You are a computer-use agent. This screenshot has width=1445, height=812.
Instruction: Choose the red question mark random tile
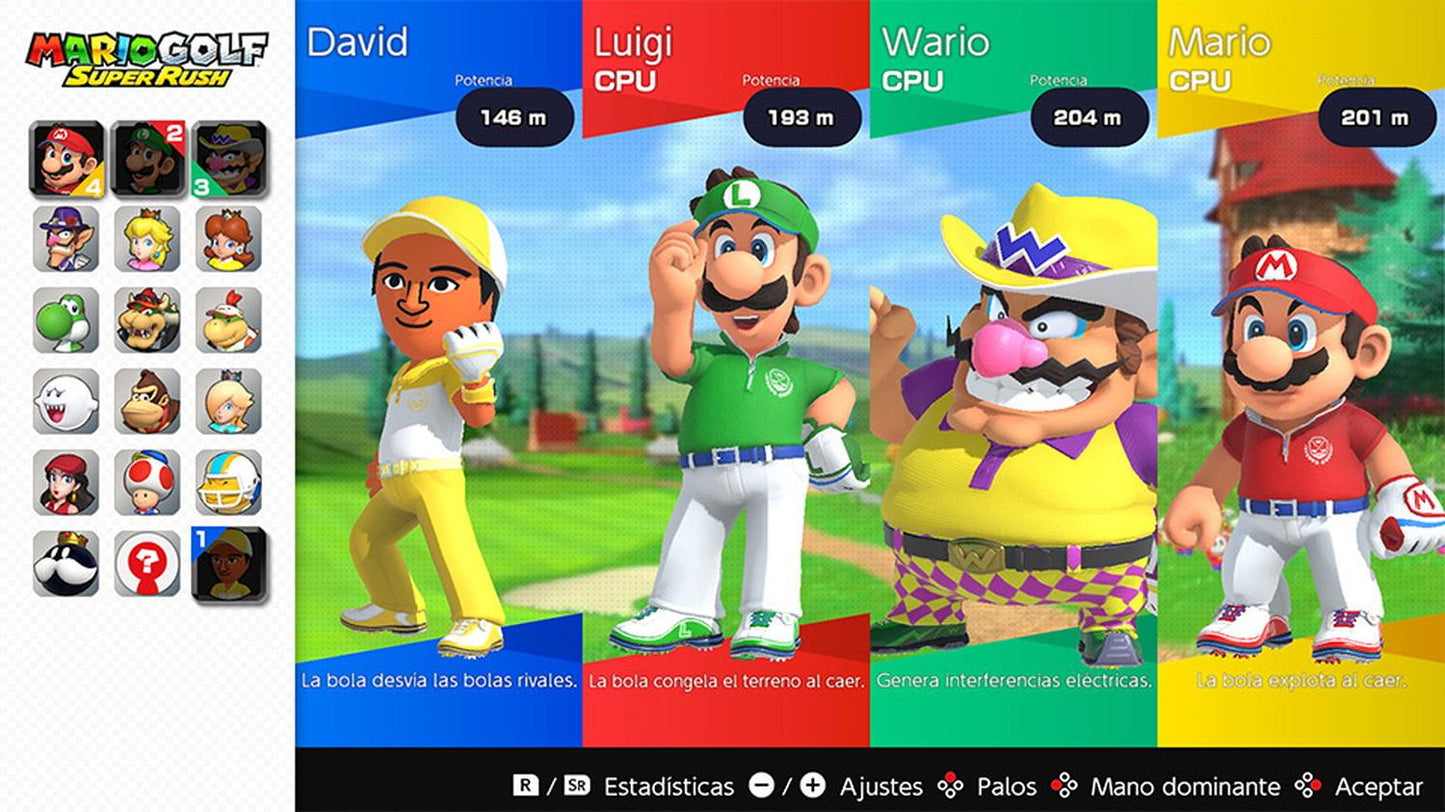point(147,563)
